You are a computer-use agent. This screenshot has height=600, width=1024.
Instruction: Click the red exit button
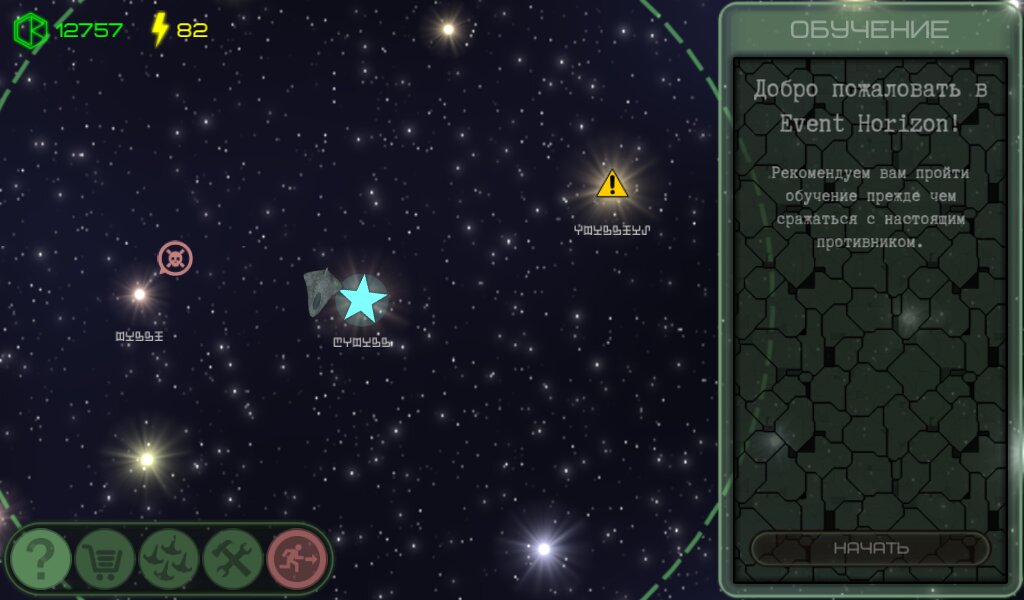pos(297,559)
